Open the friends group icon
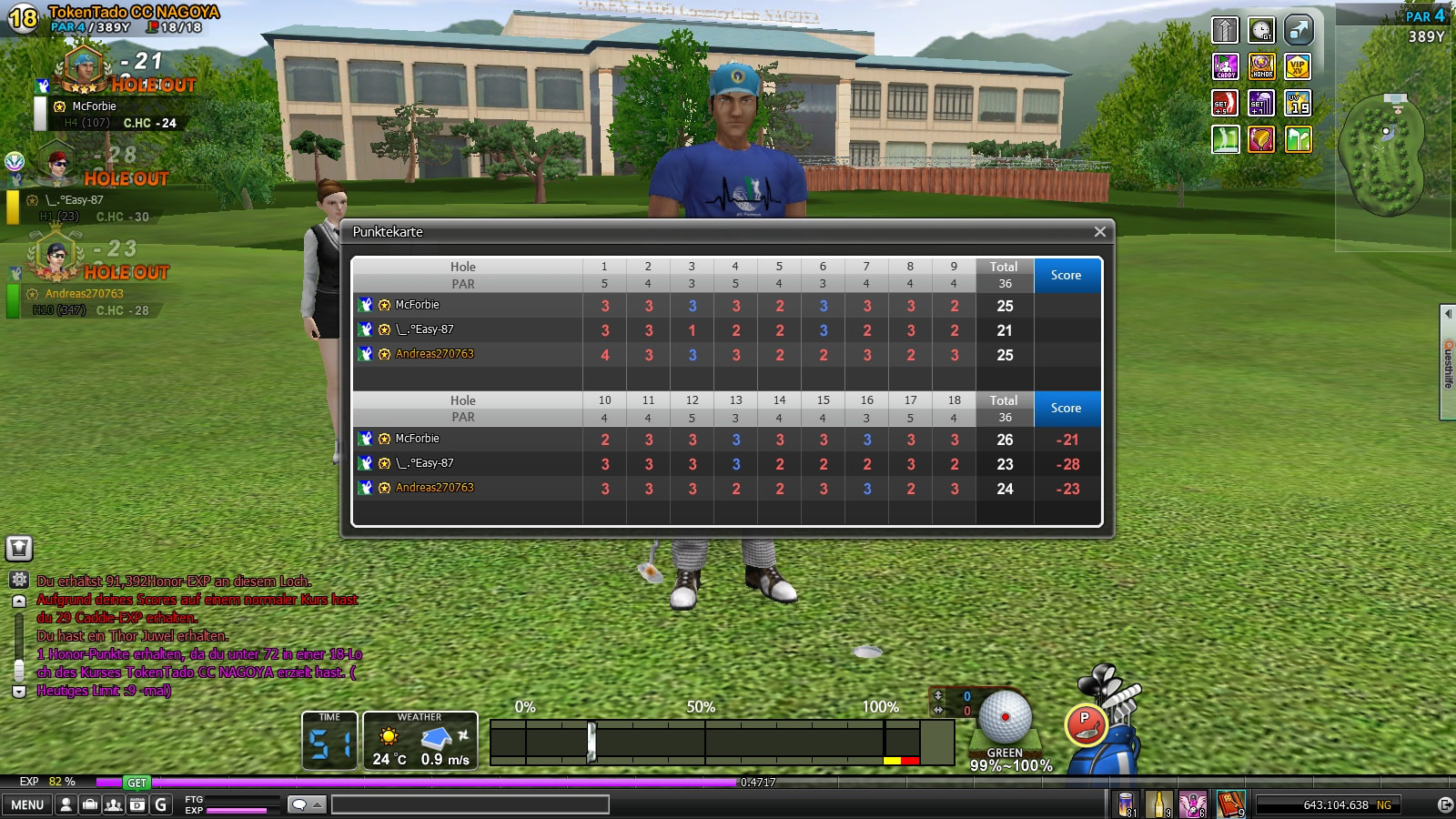1456x819 pixels. point(113,804)
